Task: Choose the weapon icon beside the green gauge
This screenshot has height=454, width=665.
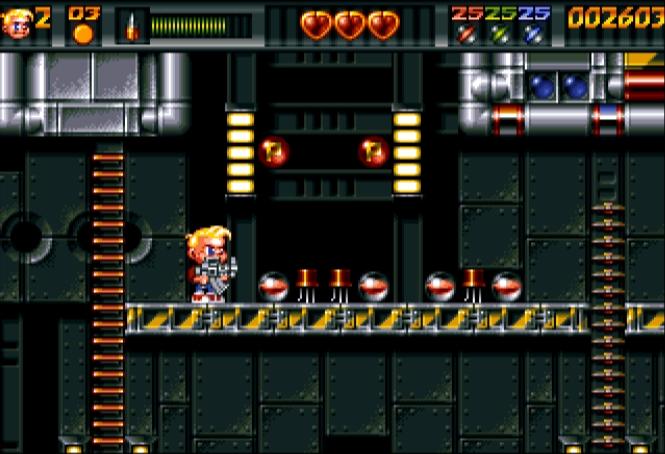Action: 132,26
